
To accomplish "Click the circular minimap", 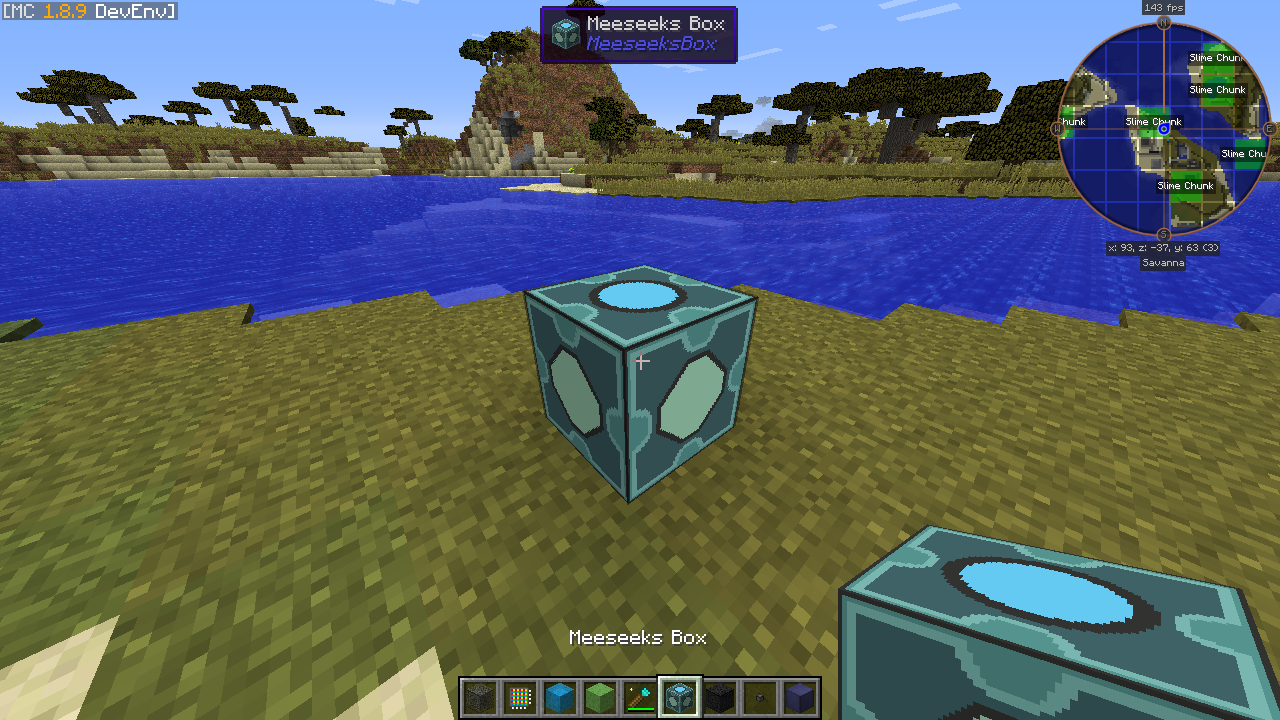I will [x=1164, y=128].
